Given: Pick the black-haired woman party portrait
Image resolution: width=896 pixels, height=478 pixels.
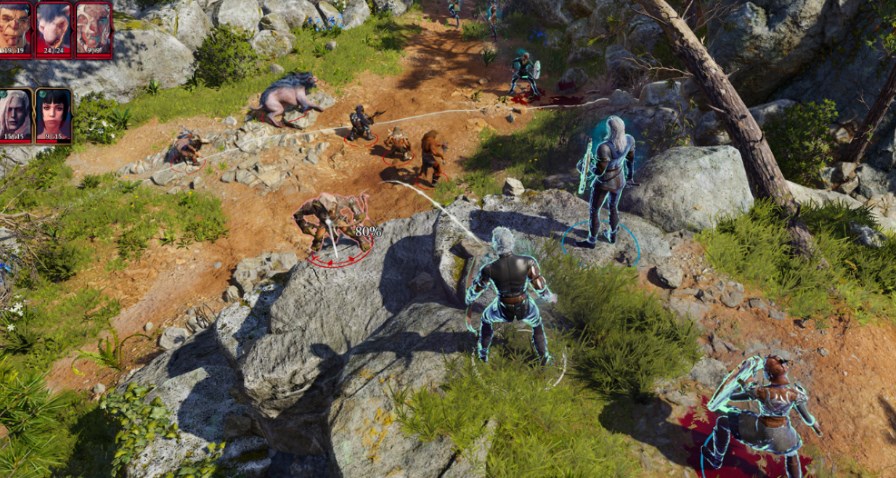Looking at the screenshot, I should point(53,113).
